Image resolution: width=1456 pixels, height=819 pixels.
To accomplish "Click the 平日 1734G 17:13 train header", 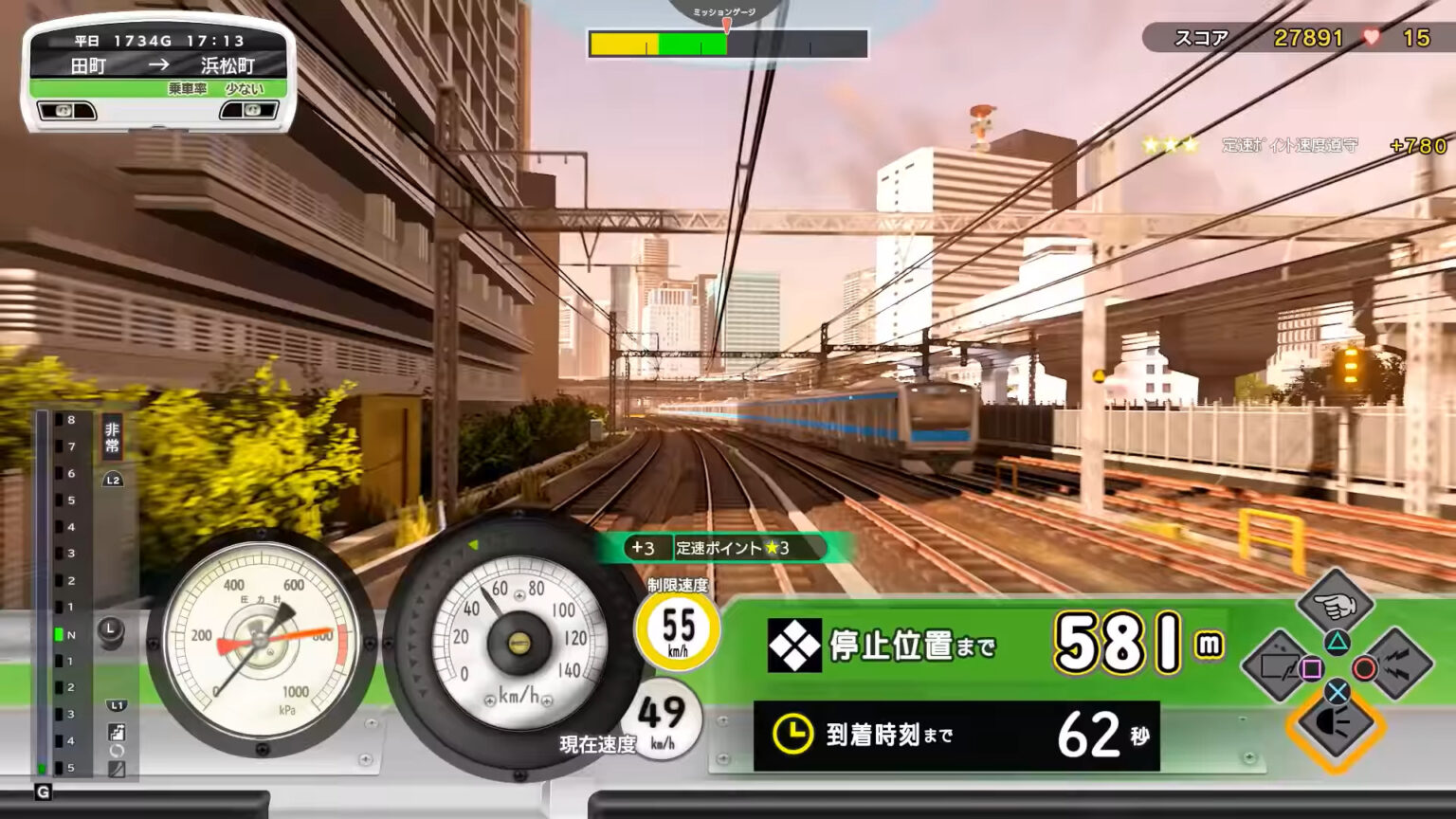I will point(159,41).
